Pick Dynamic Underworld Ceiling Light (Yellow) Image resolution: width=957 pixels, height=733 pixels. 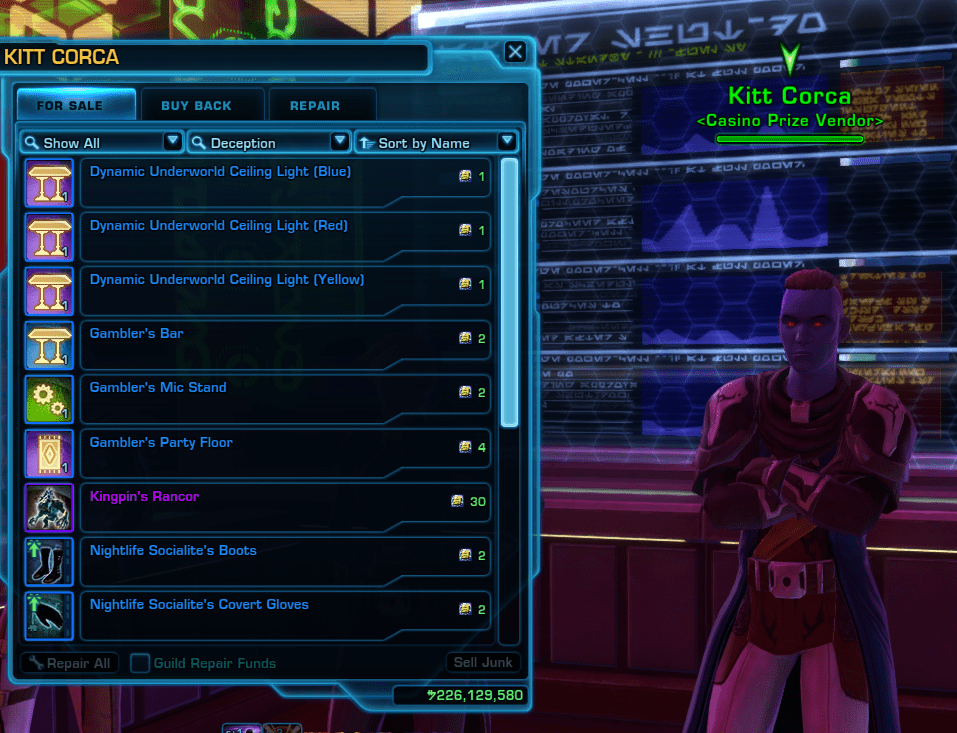click(x=285, y=290)
